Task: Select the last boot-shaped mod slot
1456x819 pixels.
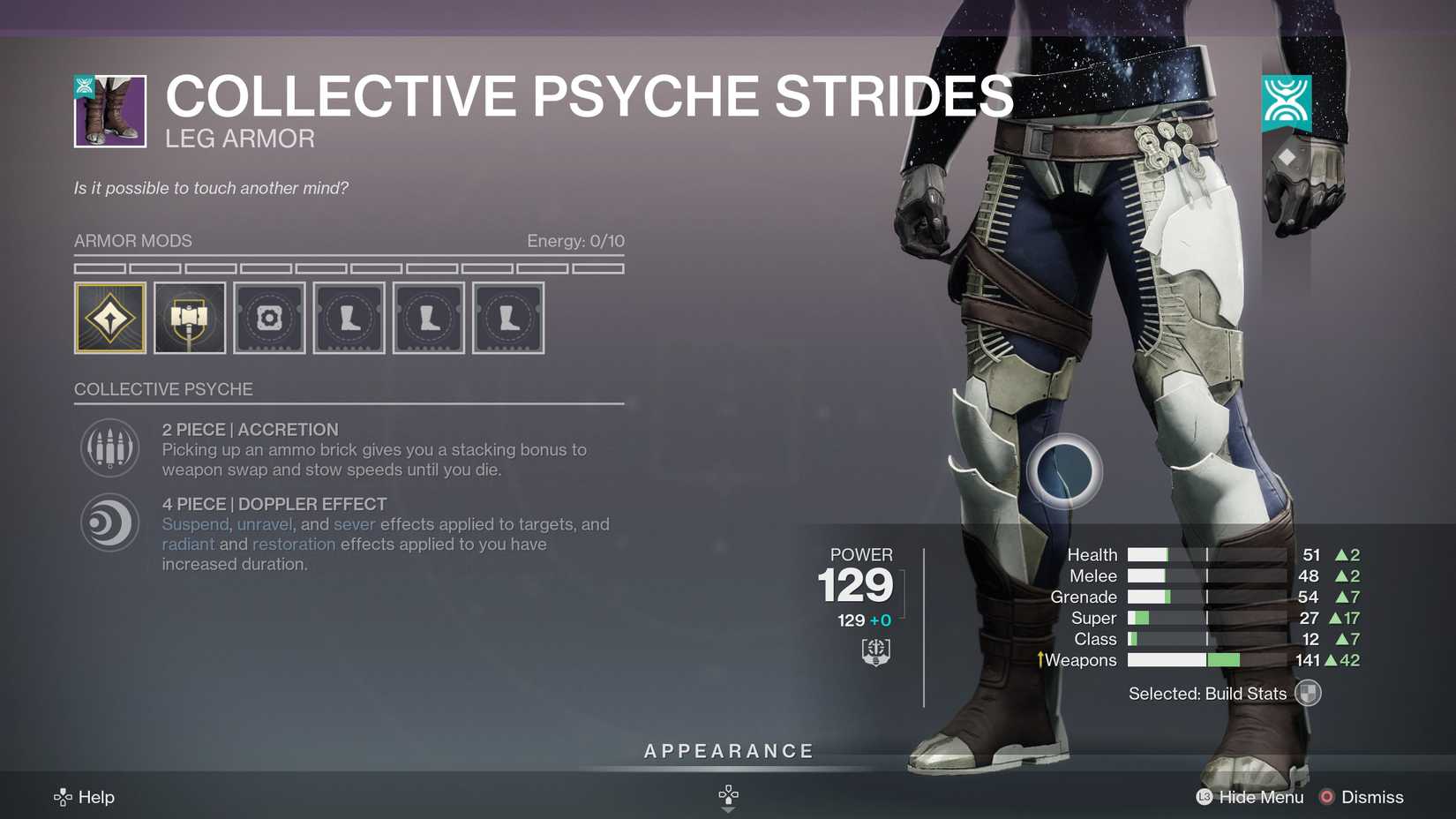Action: coord(508,318)
